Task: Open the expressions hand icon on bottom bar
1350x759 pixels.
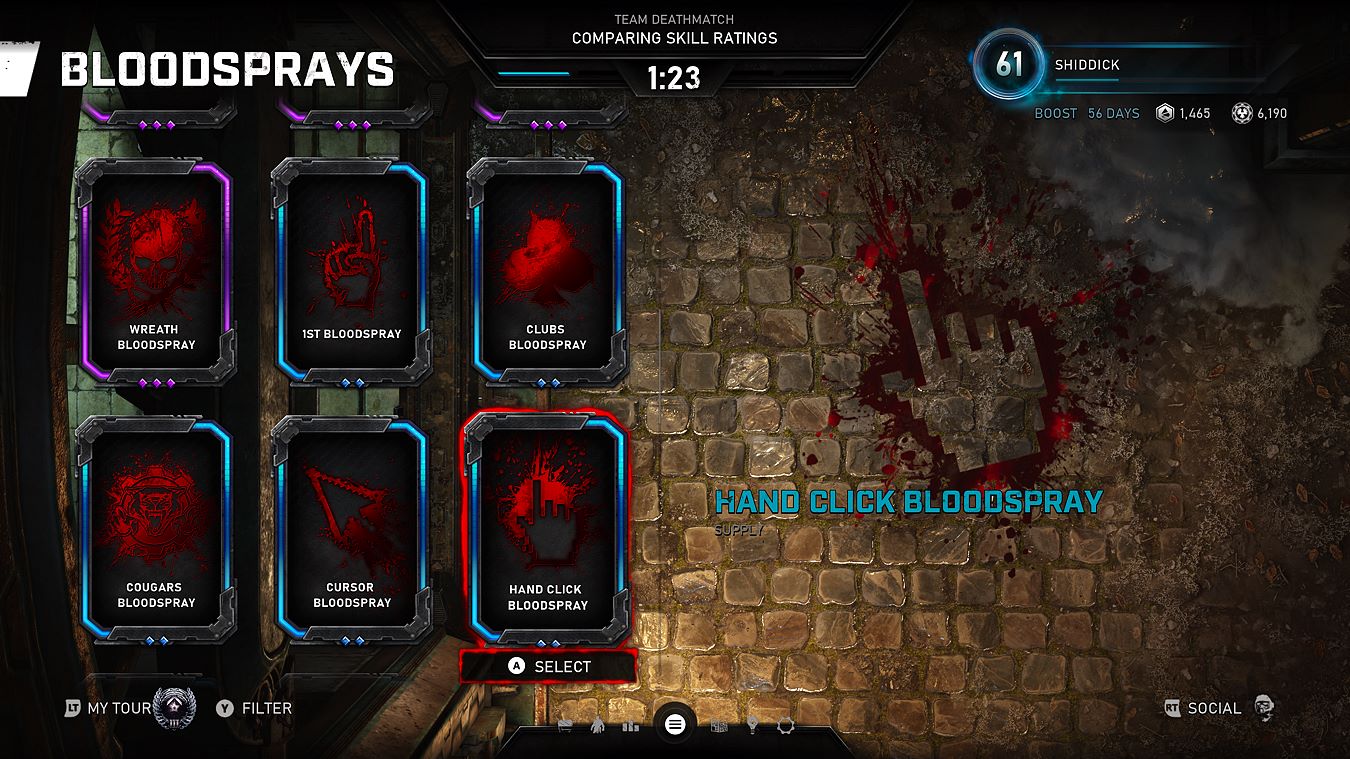Action: [597, 726]
